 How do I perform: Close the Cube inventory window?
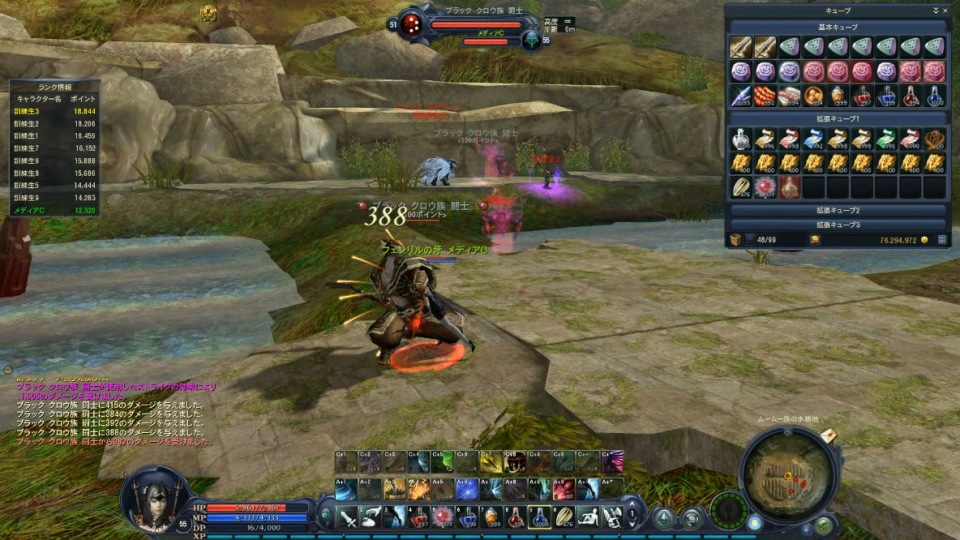pyautogui.click(x=945, y=10)
